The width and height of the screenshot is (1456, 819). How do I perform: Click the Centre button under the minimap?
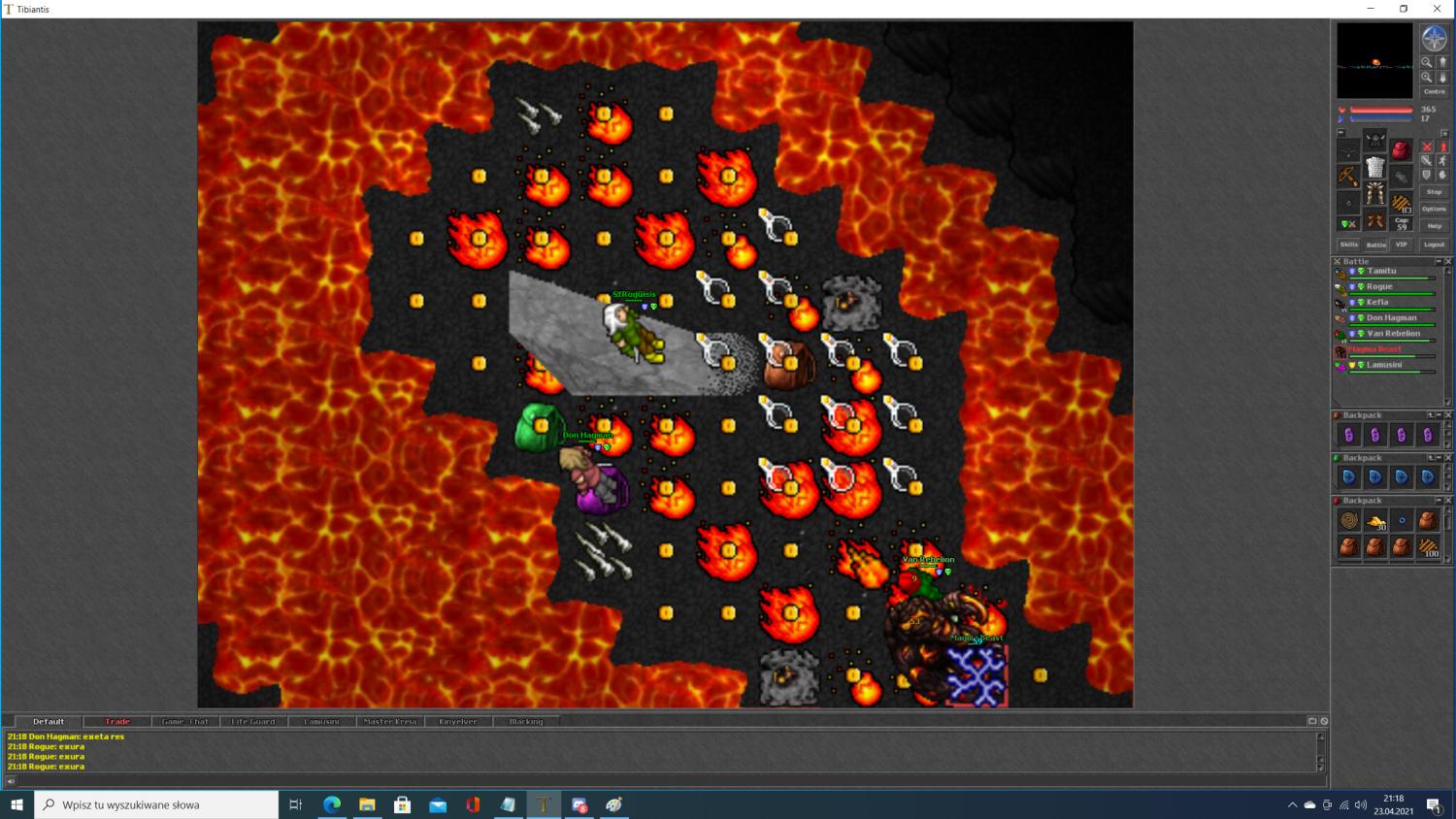point(1434,91)
